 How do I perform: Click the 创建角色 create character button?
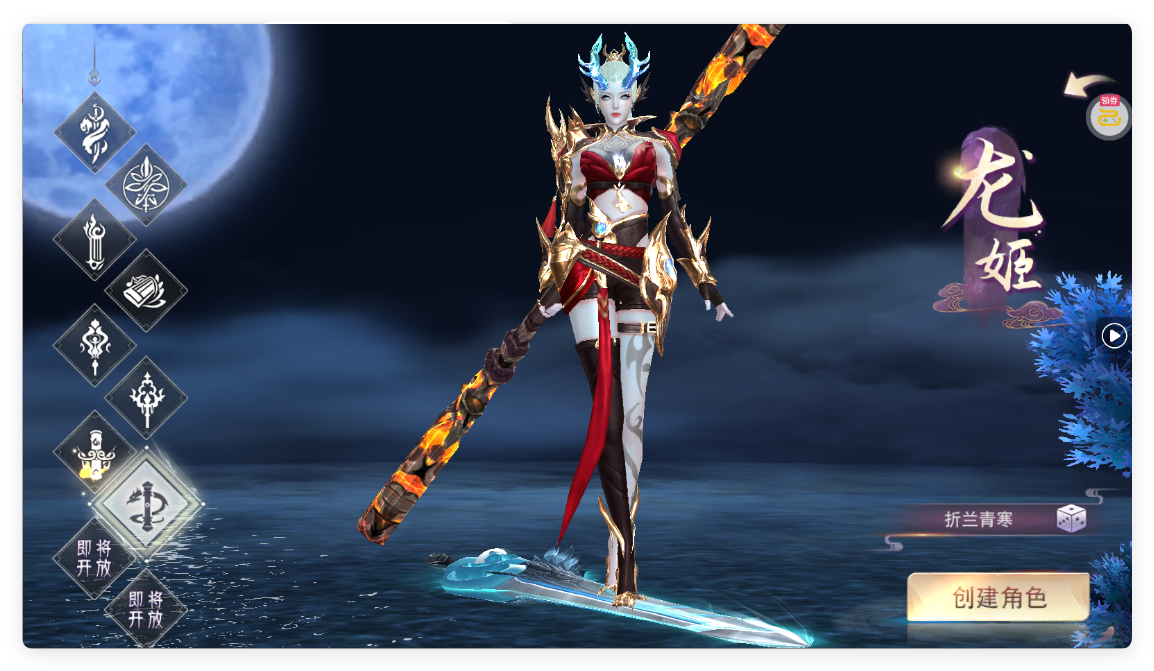point(997,598)
